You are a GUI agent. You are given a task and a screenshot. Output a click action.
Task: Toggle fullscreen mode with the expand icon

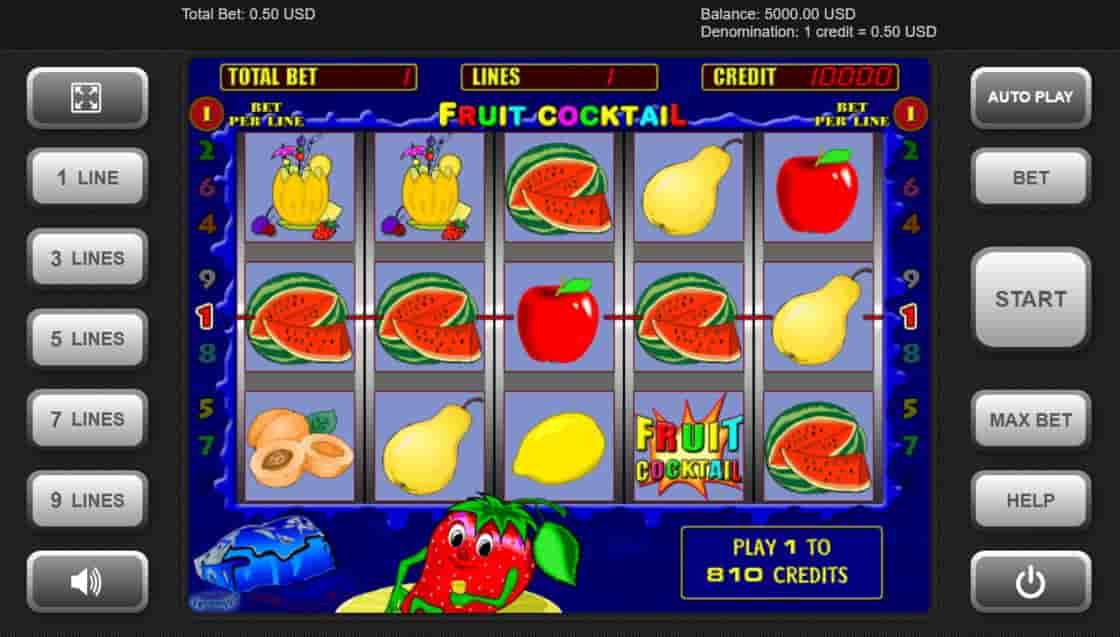point(87,97)
